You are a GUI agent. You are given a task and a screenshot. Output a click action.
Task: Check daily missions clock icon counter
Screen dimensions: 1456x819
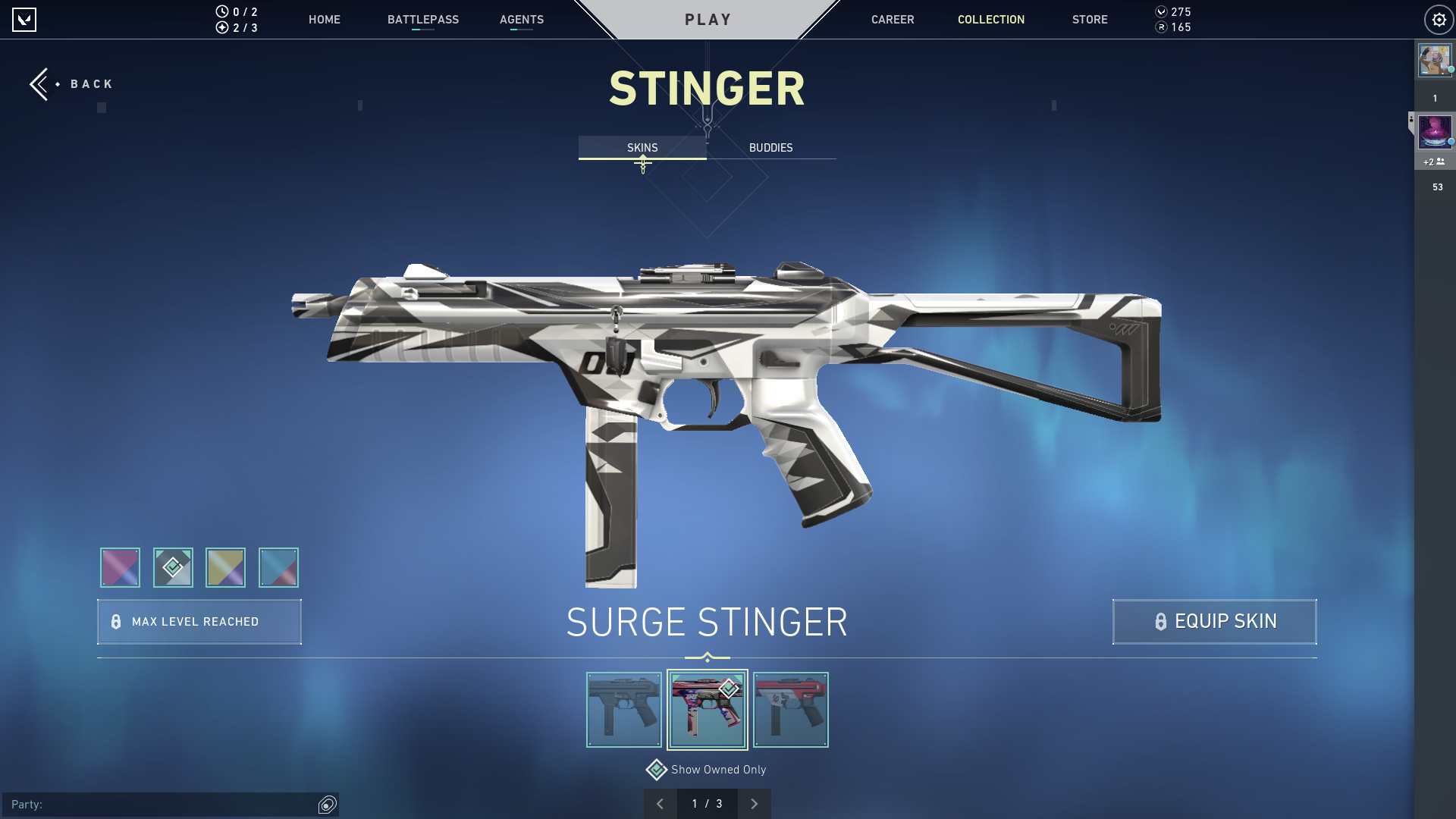point(221,11)
